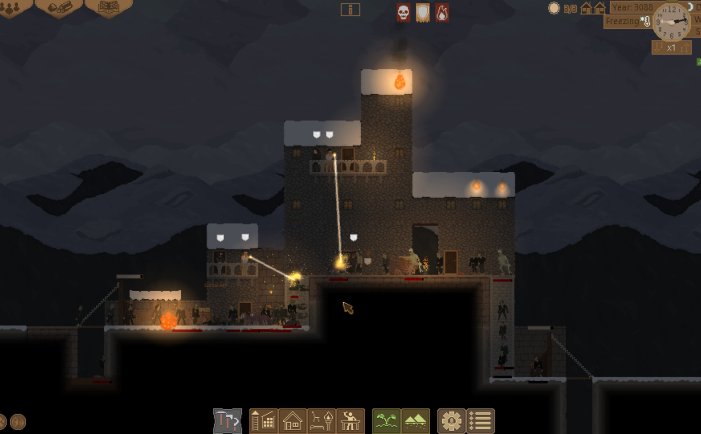Viewport: 701px width, 434px height.
Task: Click the houses icon beside population count
Action: point(593,8)
